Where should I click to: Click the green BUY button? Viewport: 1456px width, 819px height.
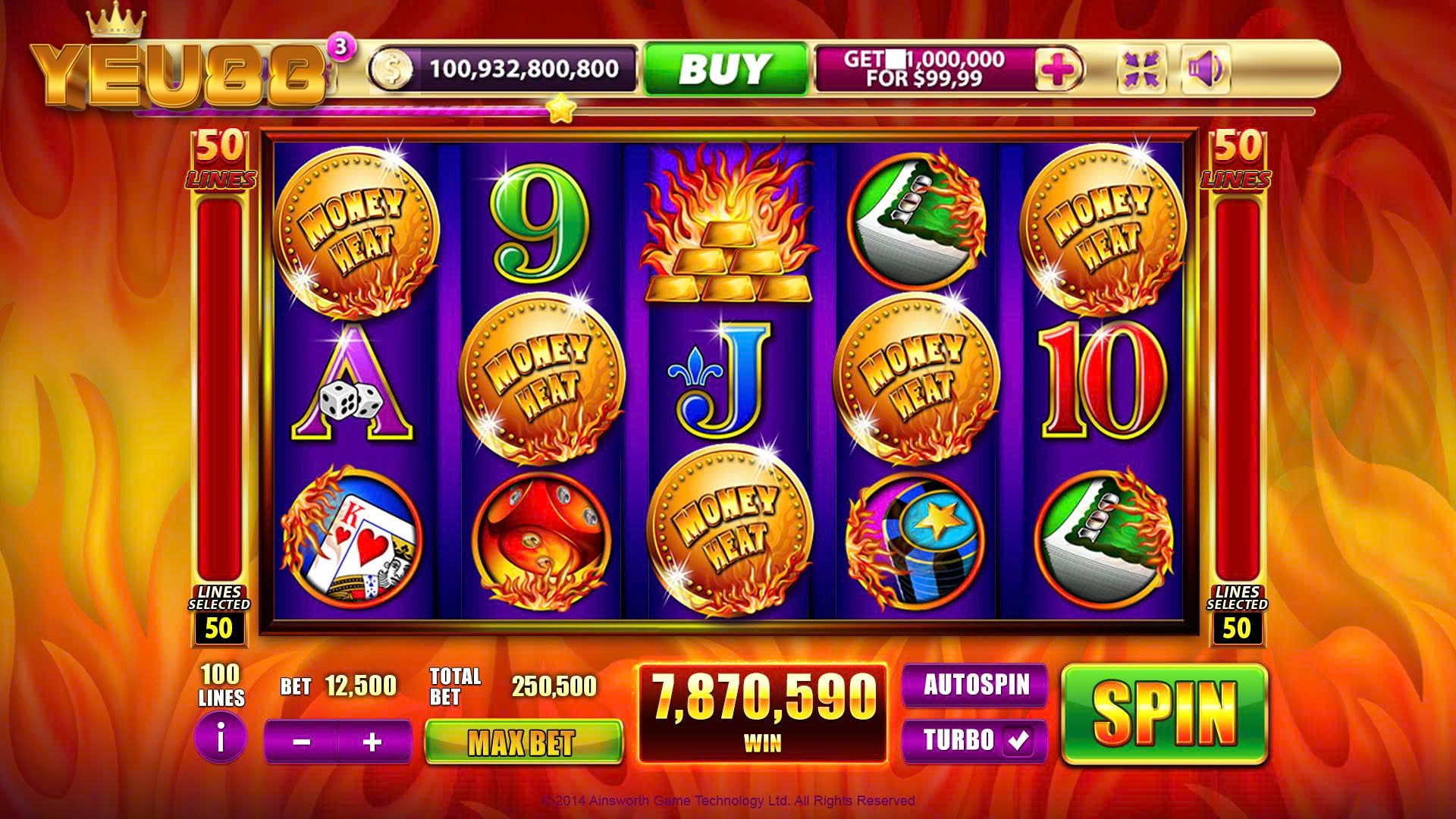(726, 69)
